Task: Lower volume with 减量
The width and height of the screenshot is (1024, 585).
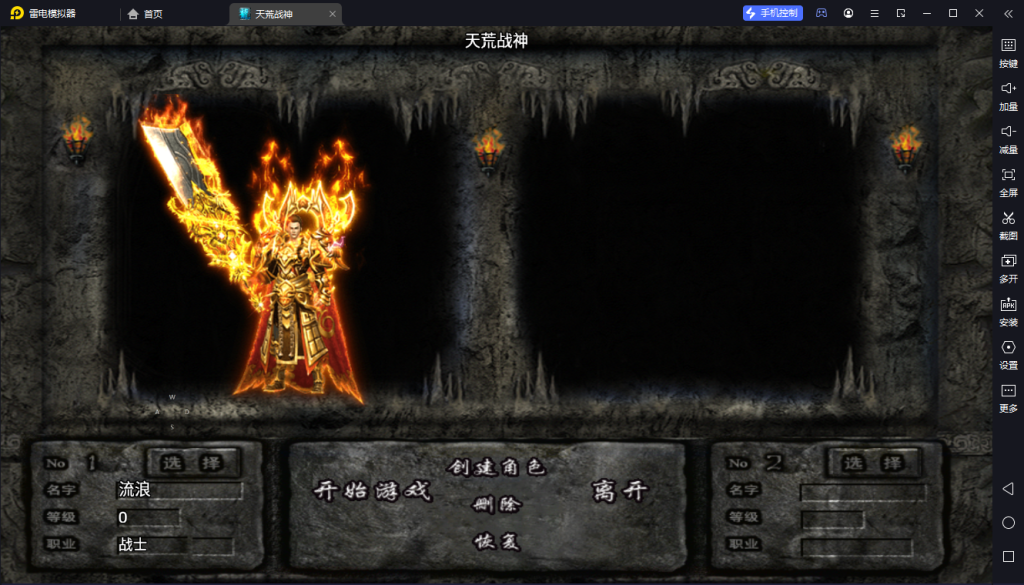Action: point(1008,137)
